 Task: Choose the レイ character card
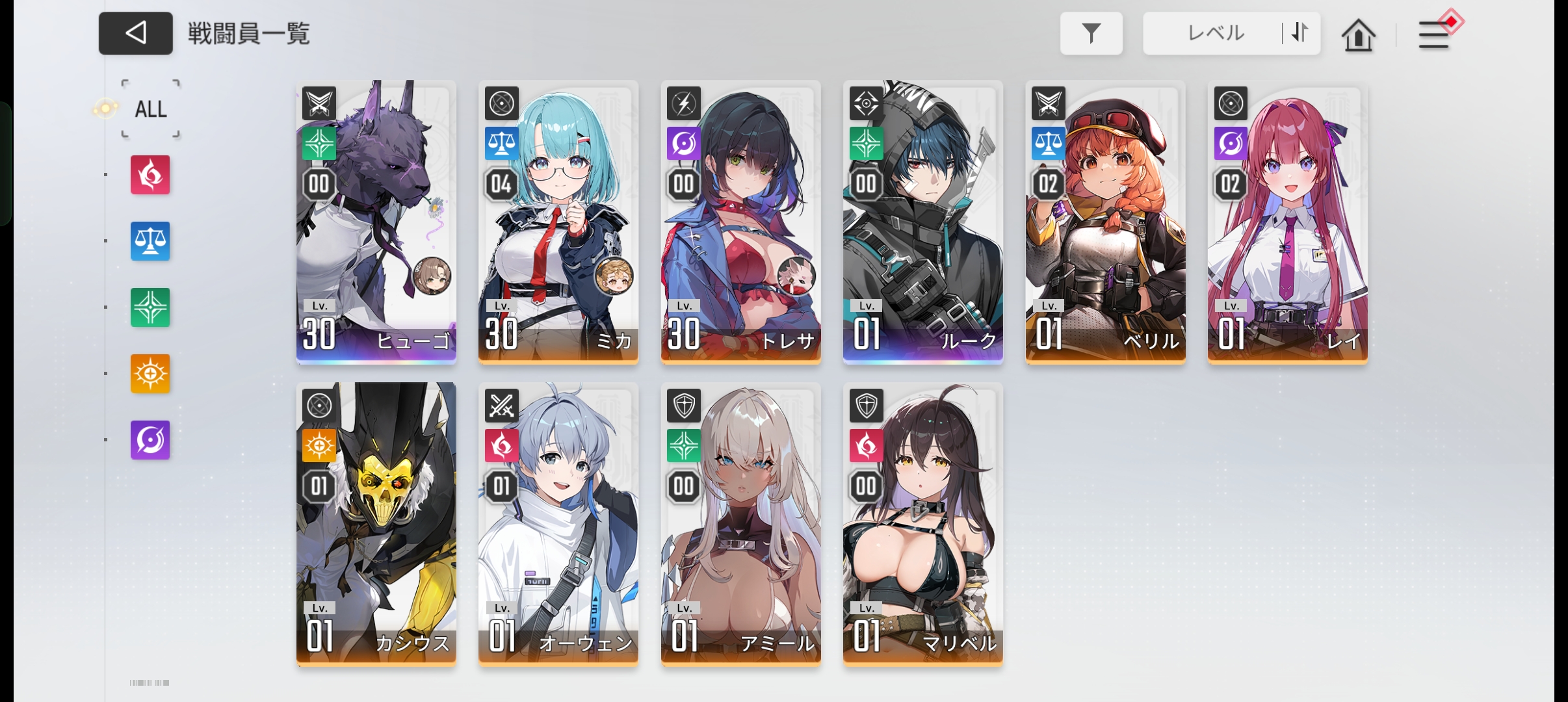tap(1288, 221)
